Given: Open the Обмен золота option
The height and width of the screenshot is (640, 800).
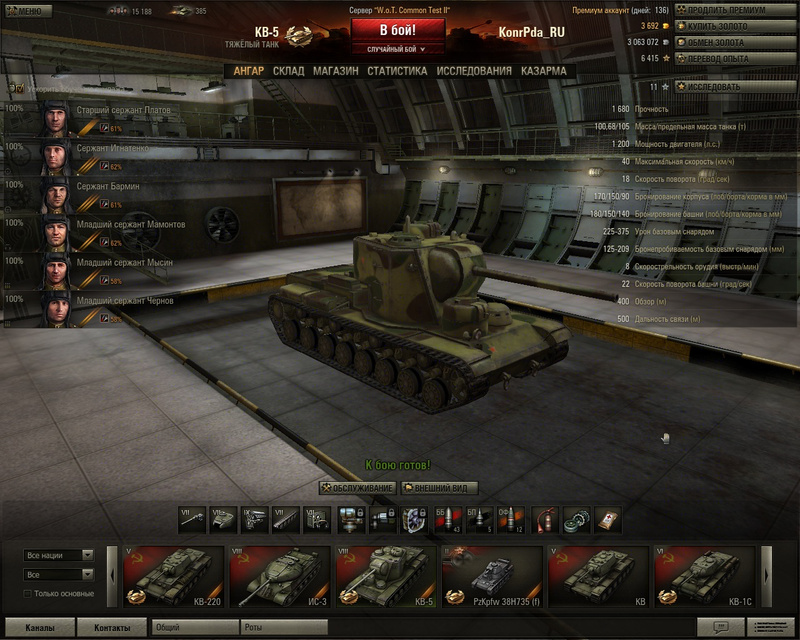Looking at the screenshot, I should coord(735,43).
